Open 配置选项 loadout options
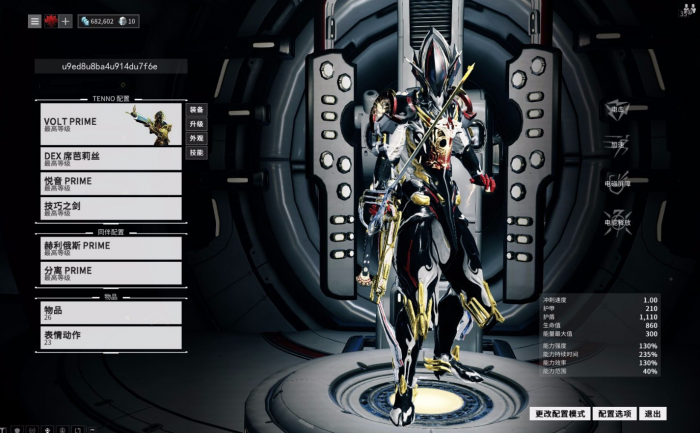Screen dimensions: 700x433 tap(615, 413)
